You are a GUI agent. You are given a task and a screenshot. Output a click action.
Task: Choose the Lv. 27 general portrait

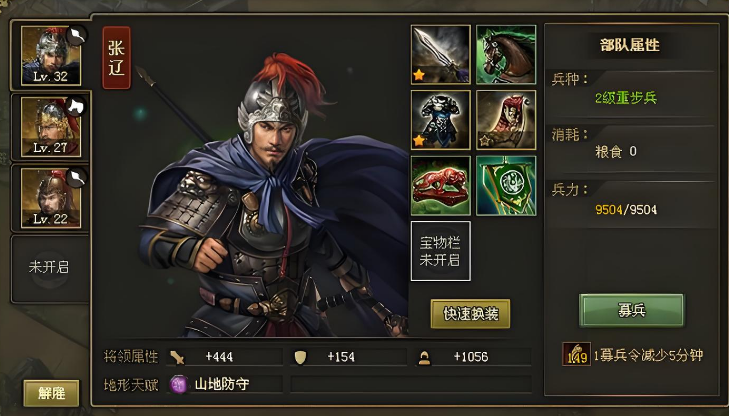(51, 125)
